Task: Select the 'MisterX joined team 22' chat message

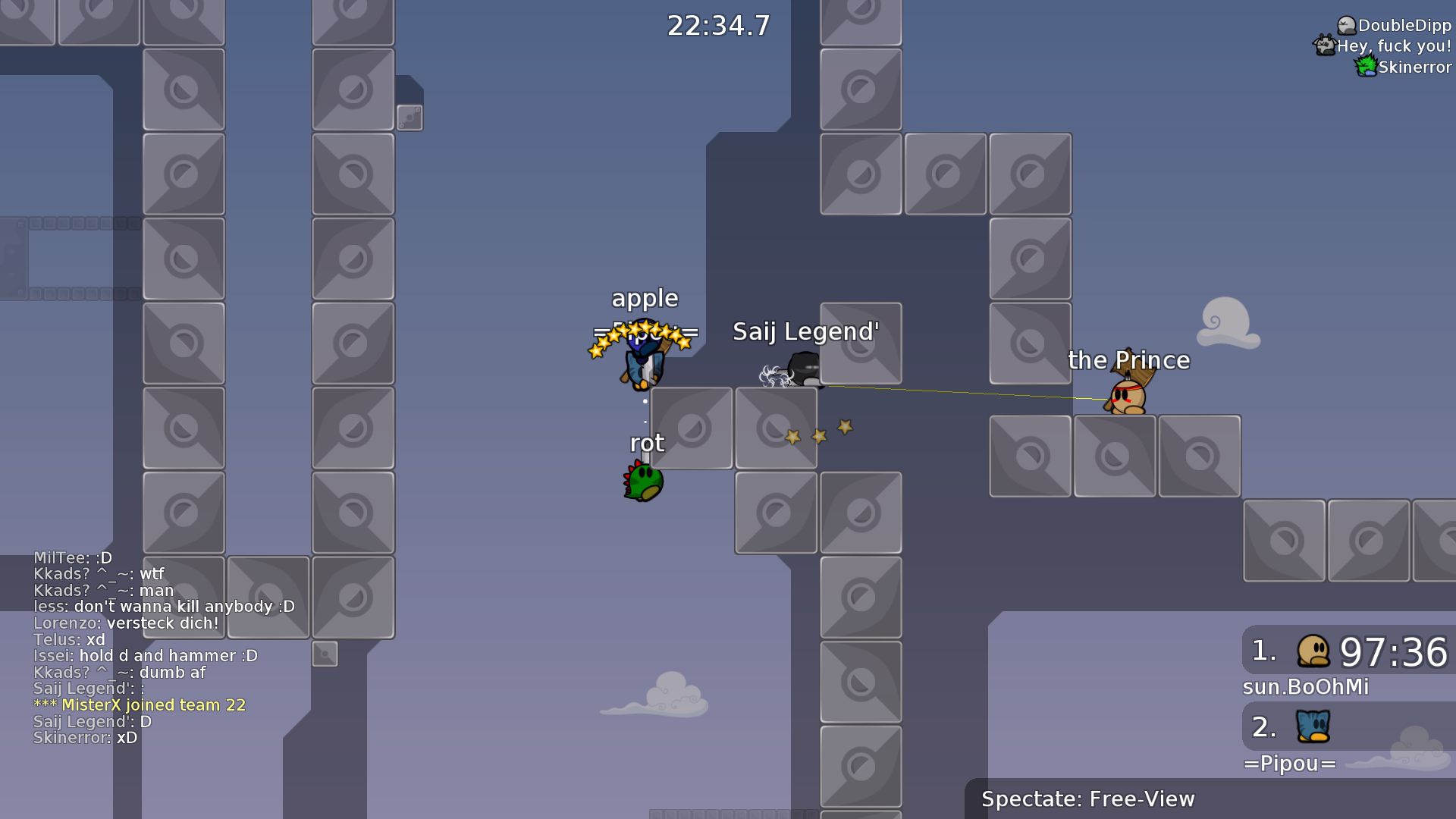Action: 139,704
